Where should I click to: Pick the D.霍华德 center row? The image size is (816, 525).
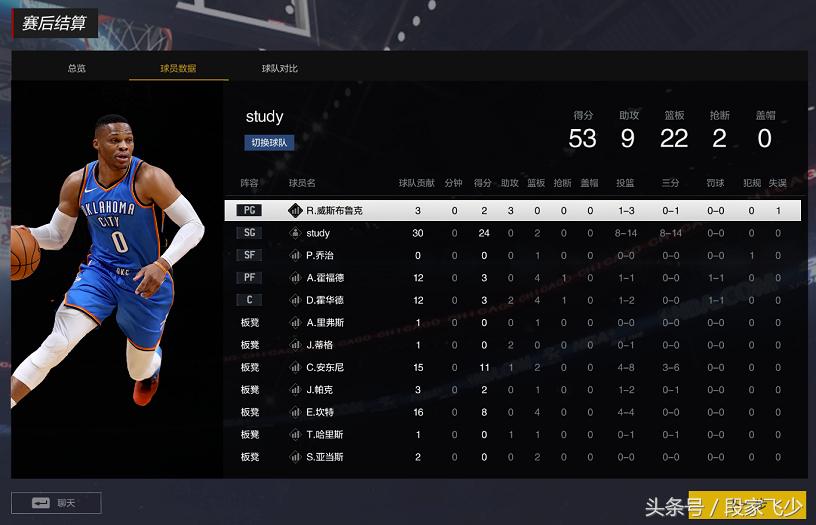point(325,300)
